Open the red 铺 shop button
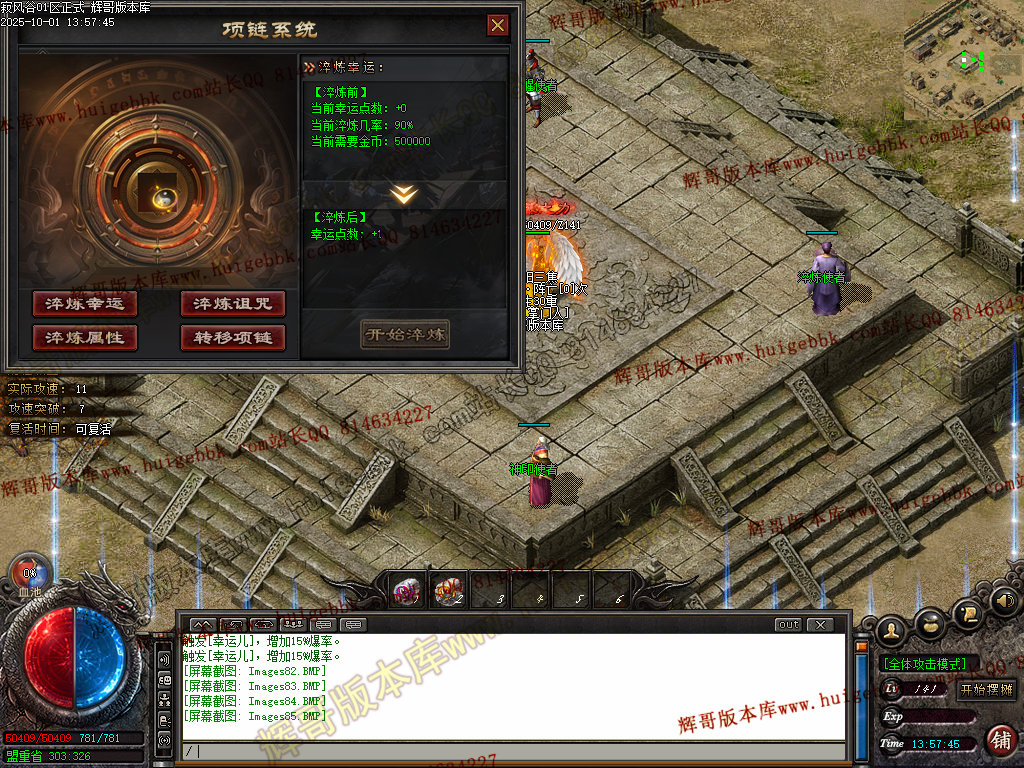1024x768 pixels. coord(1000,740)
